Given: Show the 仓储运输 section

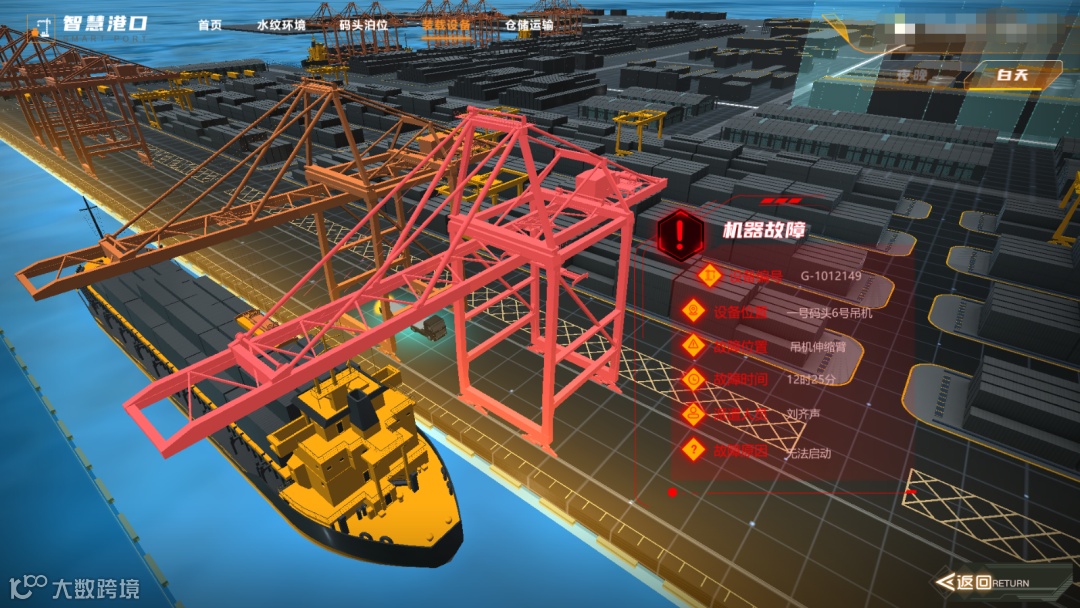Looking at the screenshot, I should (529, 26).
